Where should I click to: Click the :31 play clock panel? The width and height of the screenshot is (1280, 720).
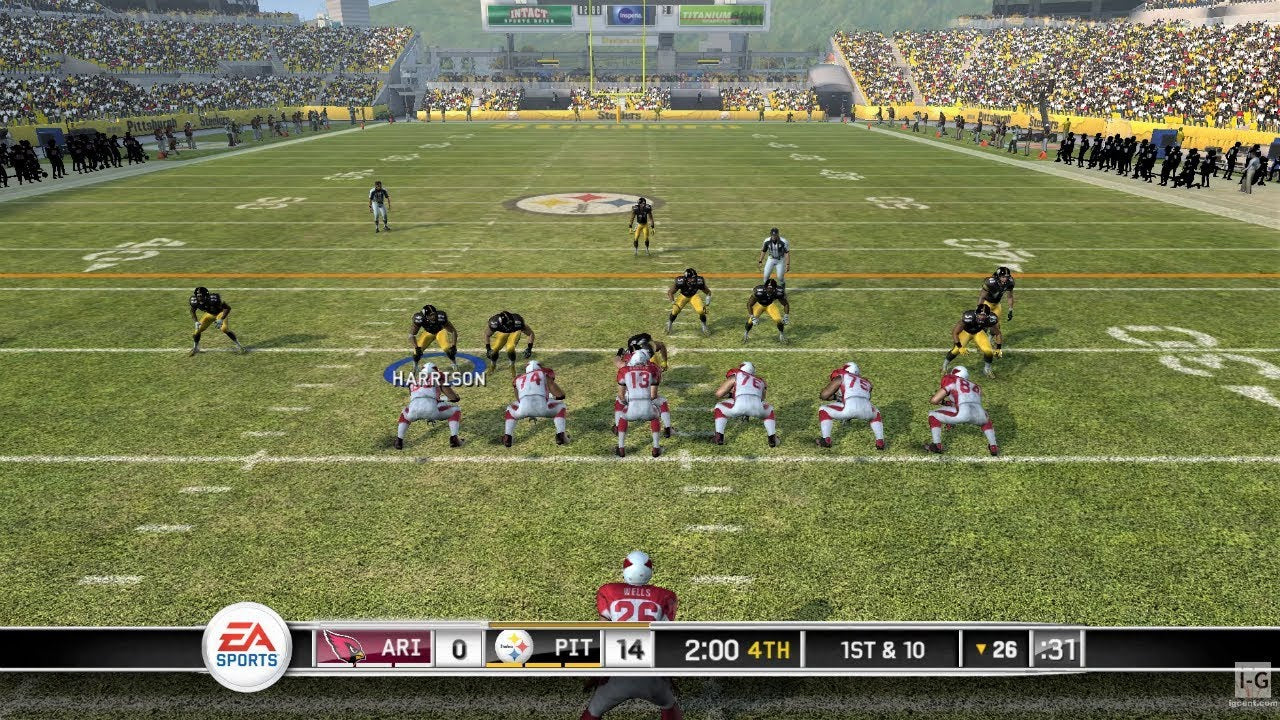1059,649
